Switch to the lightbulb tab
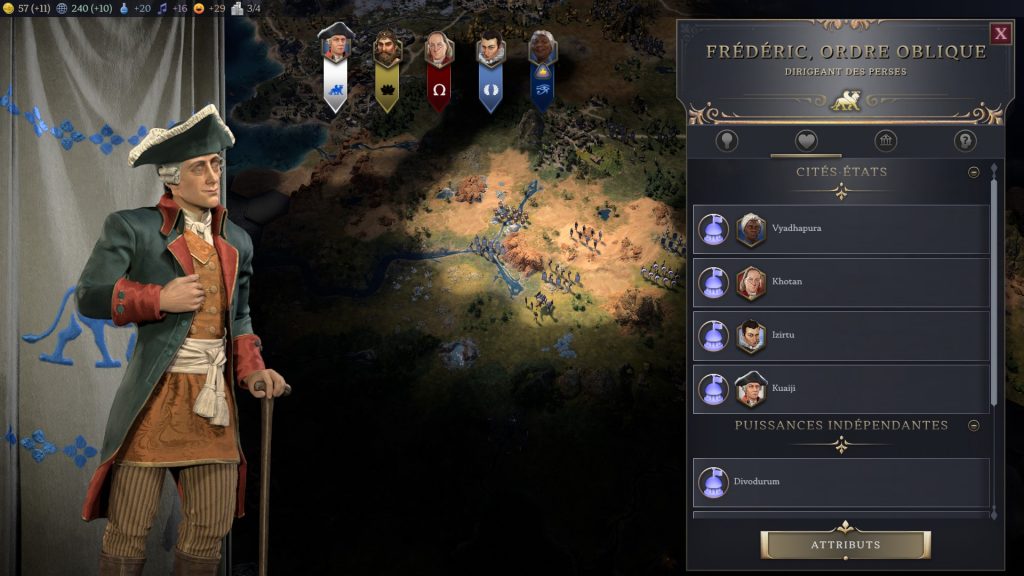The image size is (1024, 576). pyautogui.click(x=727, y=141)
